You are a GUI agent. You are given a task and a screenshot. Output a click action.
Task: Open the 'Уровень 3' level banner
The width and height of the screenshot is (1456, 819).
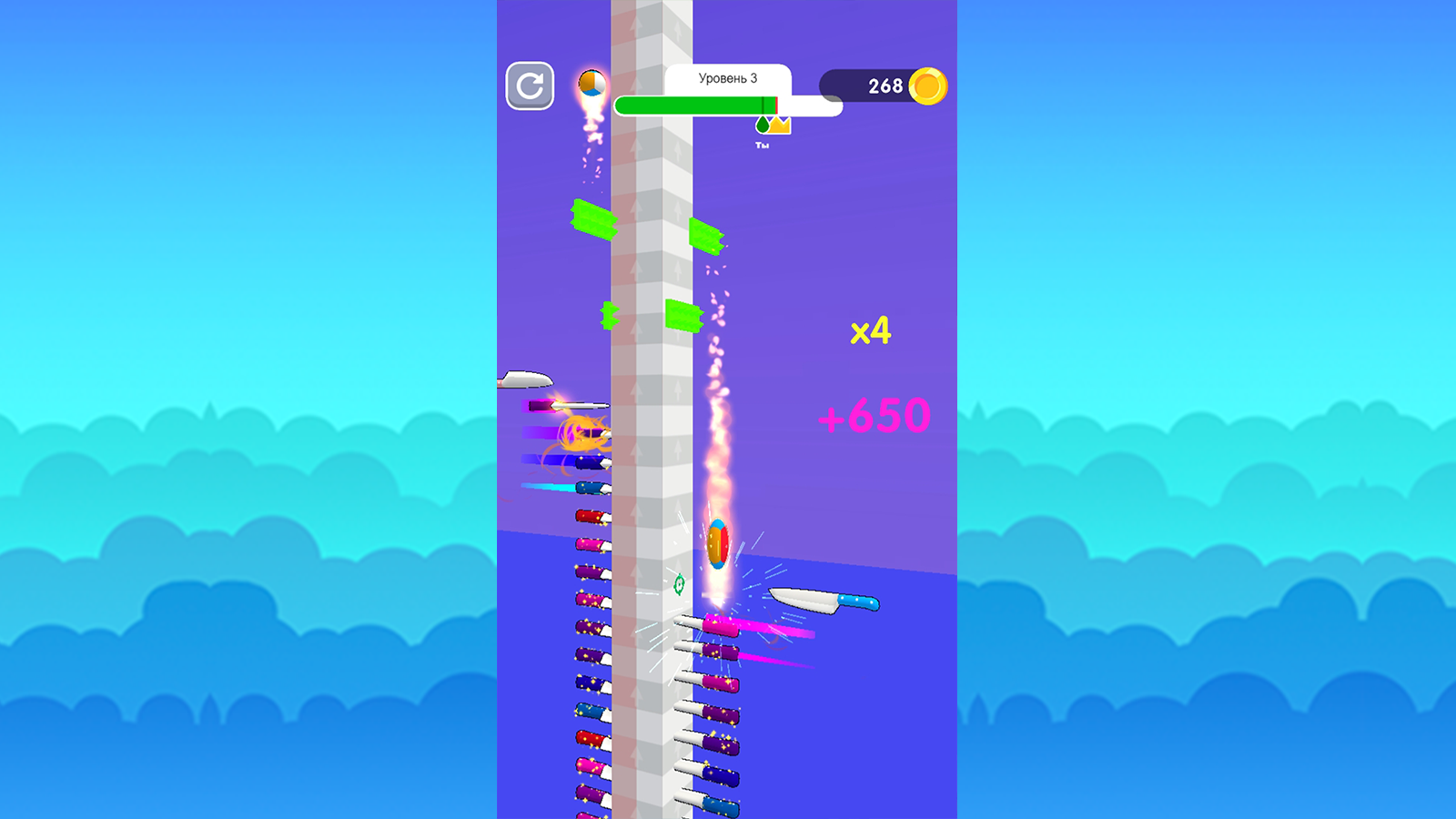(728, 78)
